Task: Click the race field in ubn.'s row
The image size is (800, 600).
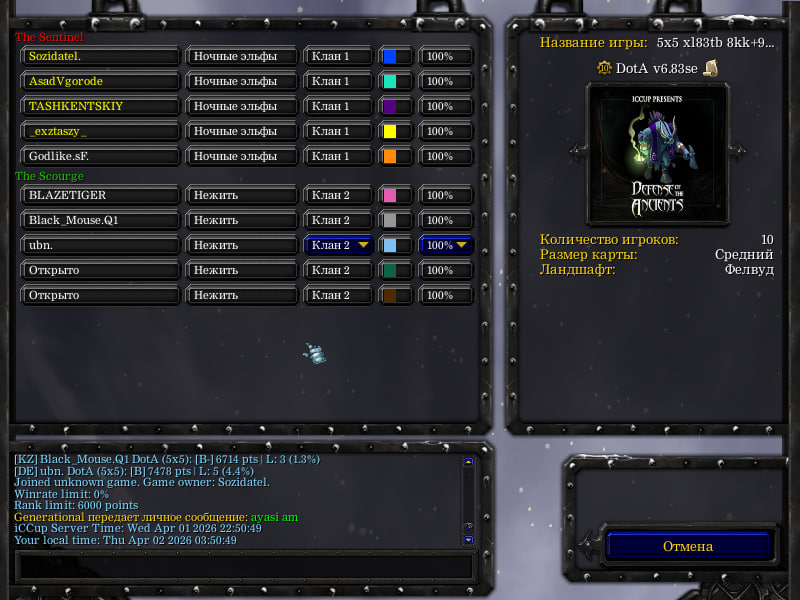Action: 241,245
